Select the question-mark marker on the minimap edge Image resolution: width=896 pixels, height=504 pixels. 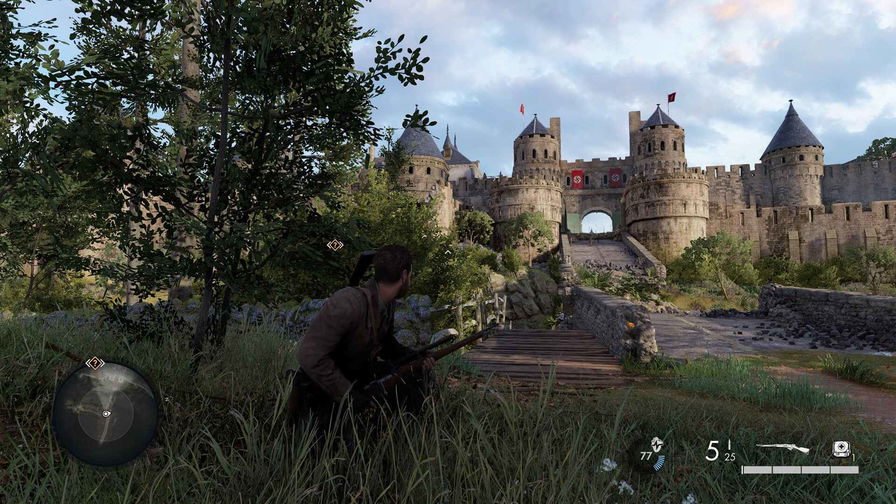[95, 363]
